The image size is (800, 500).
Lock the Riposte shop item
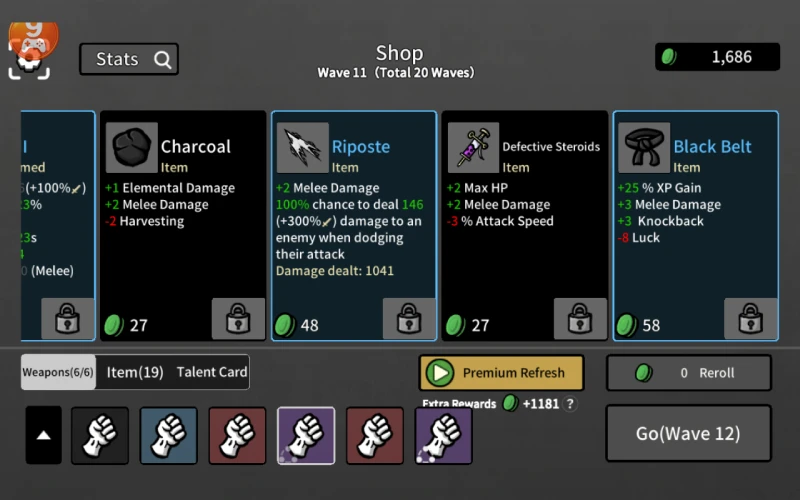tap(409, 320)
